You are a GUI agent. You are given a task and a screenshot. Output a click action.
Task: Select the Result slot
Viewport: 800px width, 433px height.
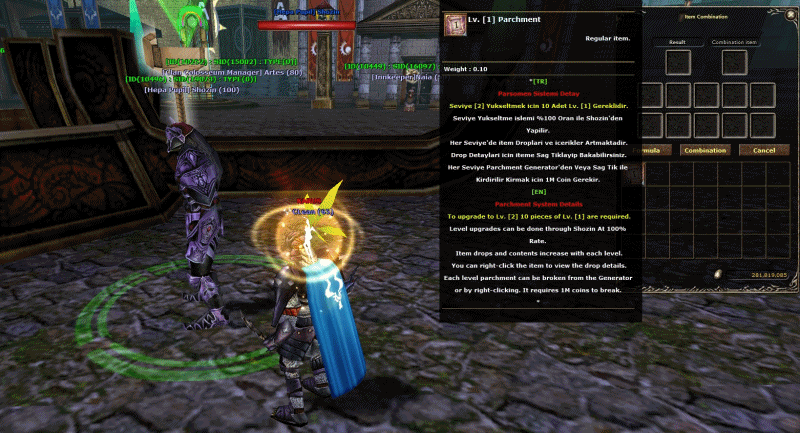point(678,63)
